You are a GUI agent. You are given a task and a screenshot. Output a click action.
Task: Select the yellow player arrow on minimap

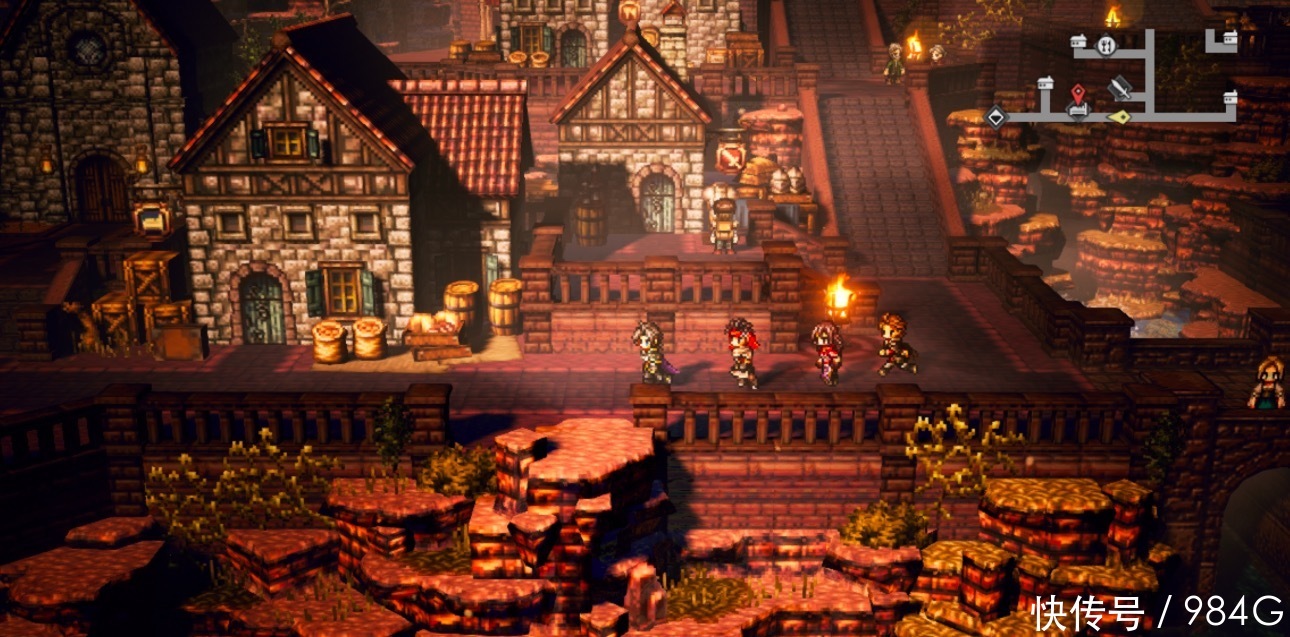click(1121, 117)
